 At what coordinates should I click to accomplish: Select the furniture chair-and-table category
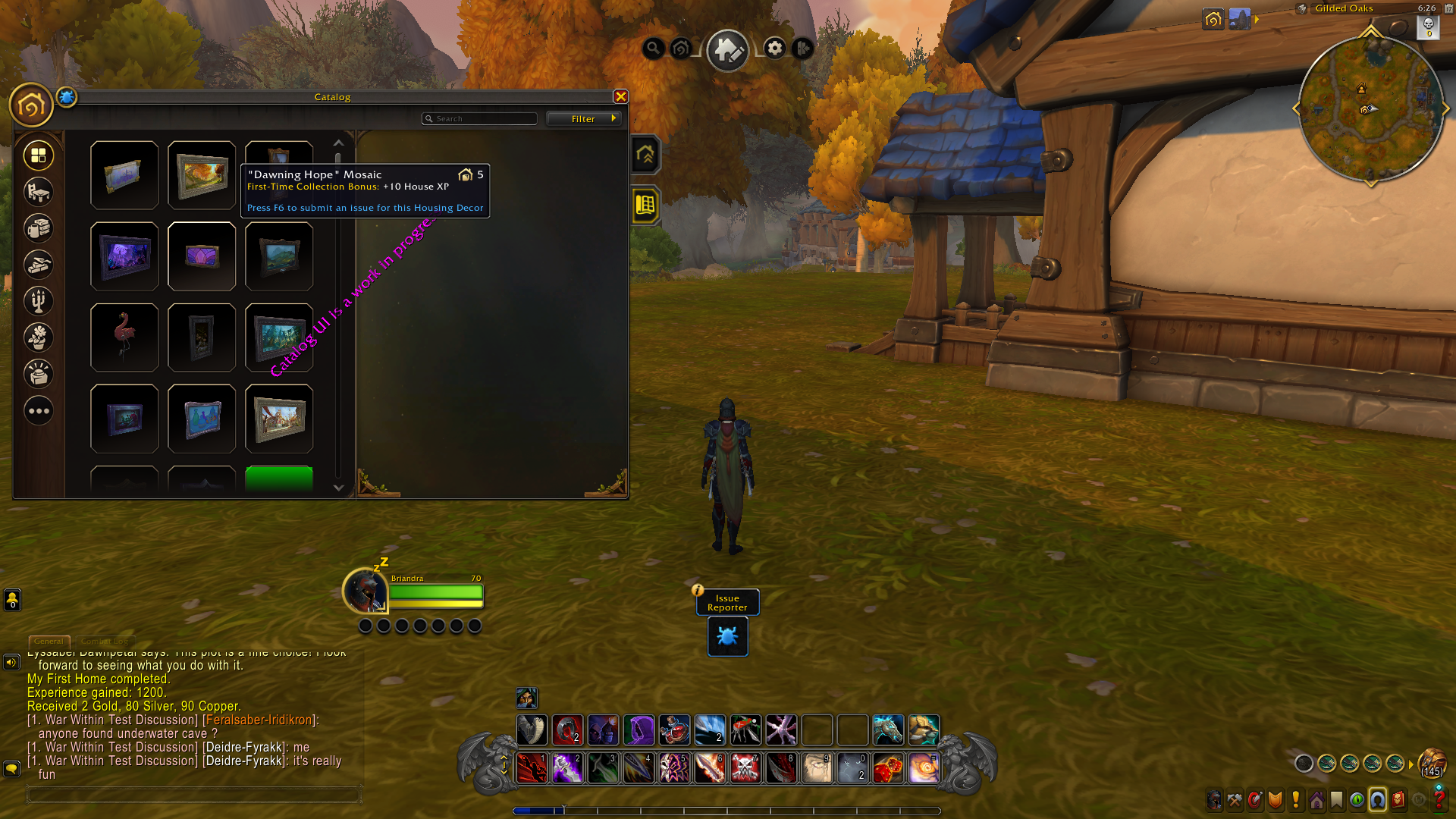(39, 192)
